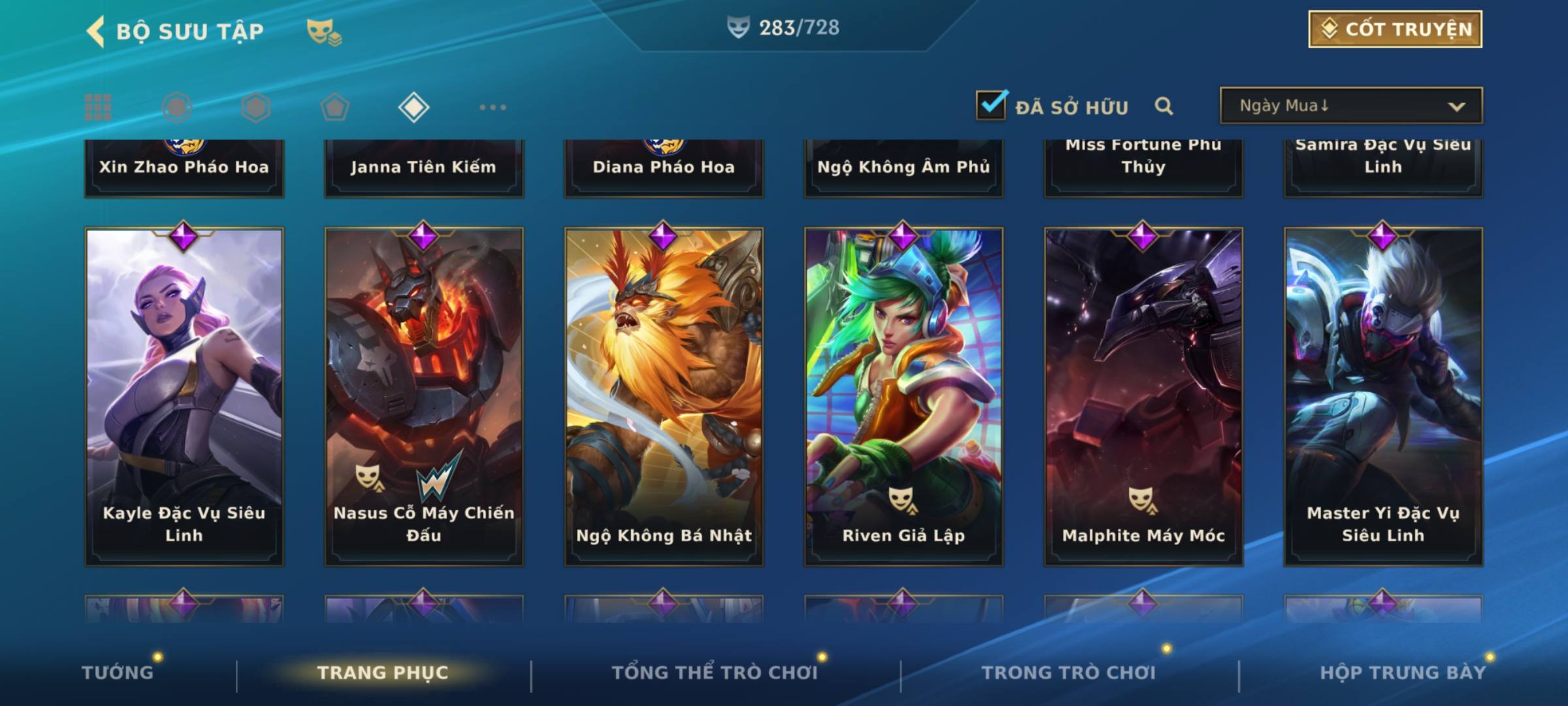Screen dimensions: 1568x706
Task: Choose Nasus Cỗ Máy Chiến Đấu skin
Action: pos(424,395)
